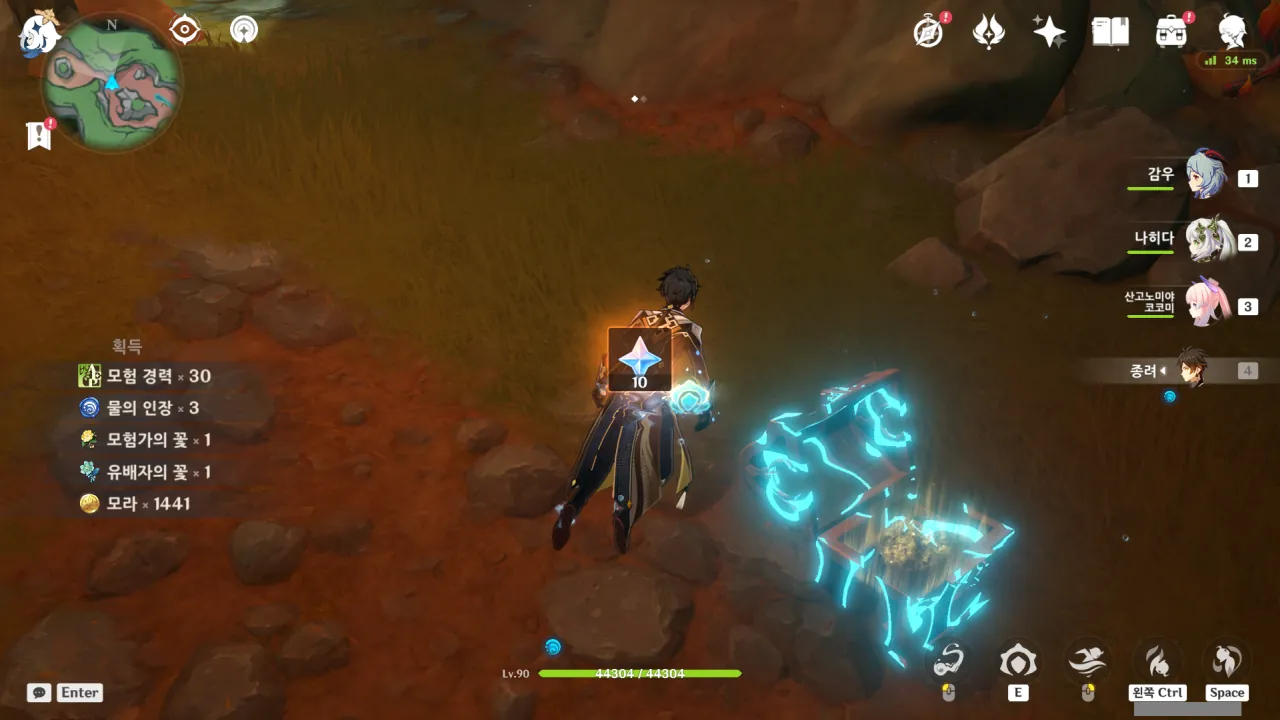Viewport: 1280px width, 720px height.
Task: Open the chat box speech bubble
Action: [39, 692]
